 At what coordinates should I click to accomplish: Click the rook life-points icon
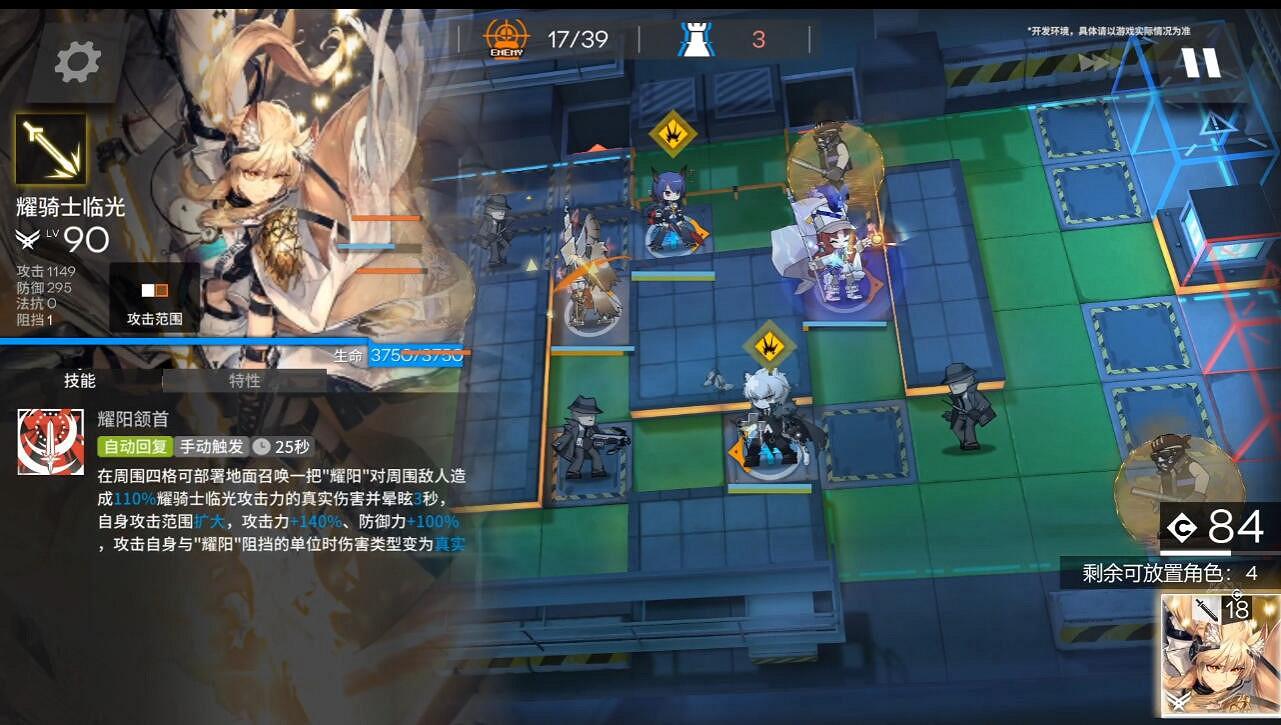coord(699,37)
